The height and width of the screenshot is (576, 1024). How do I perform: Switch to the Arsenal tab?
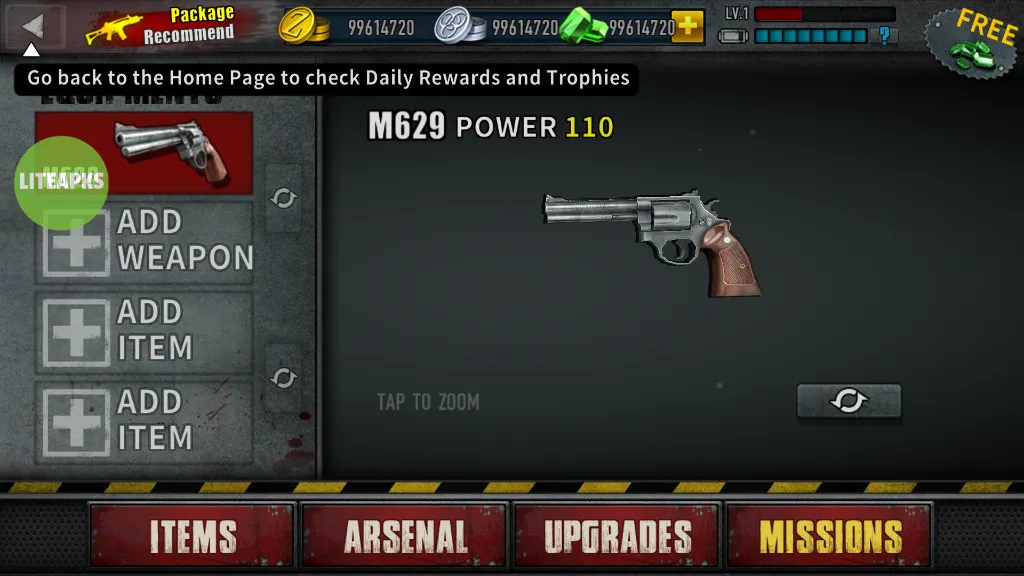[406, 536]
